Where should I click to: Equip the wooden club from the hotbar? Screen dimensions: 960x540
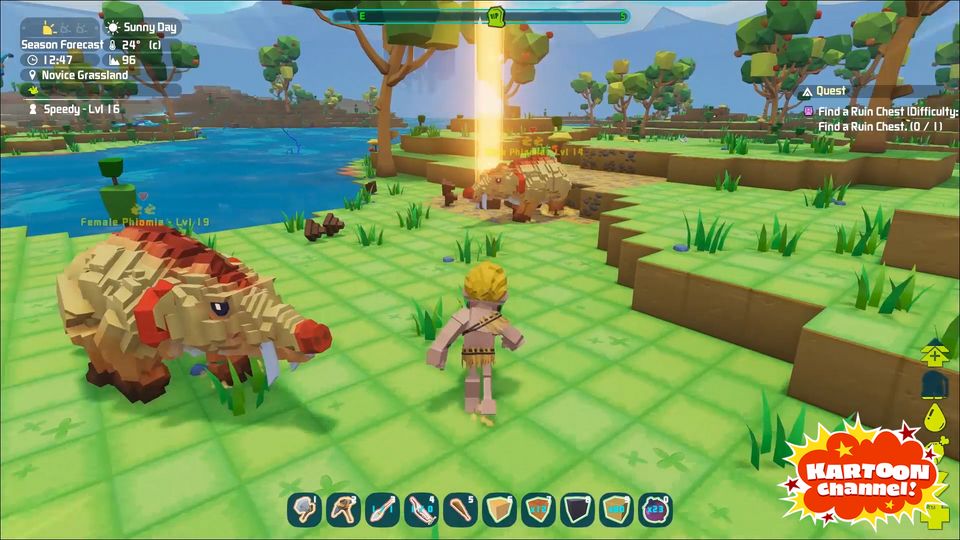coord(460,509)
